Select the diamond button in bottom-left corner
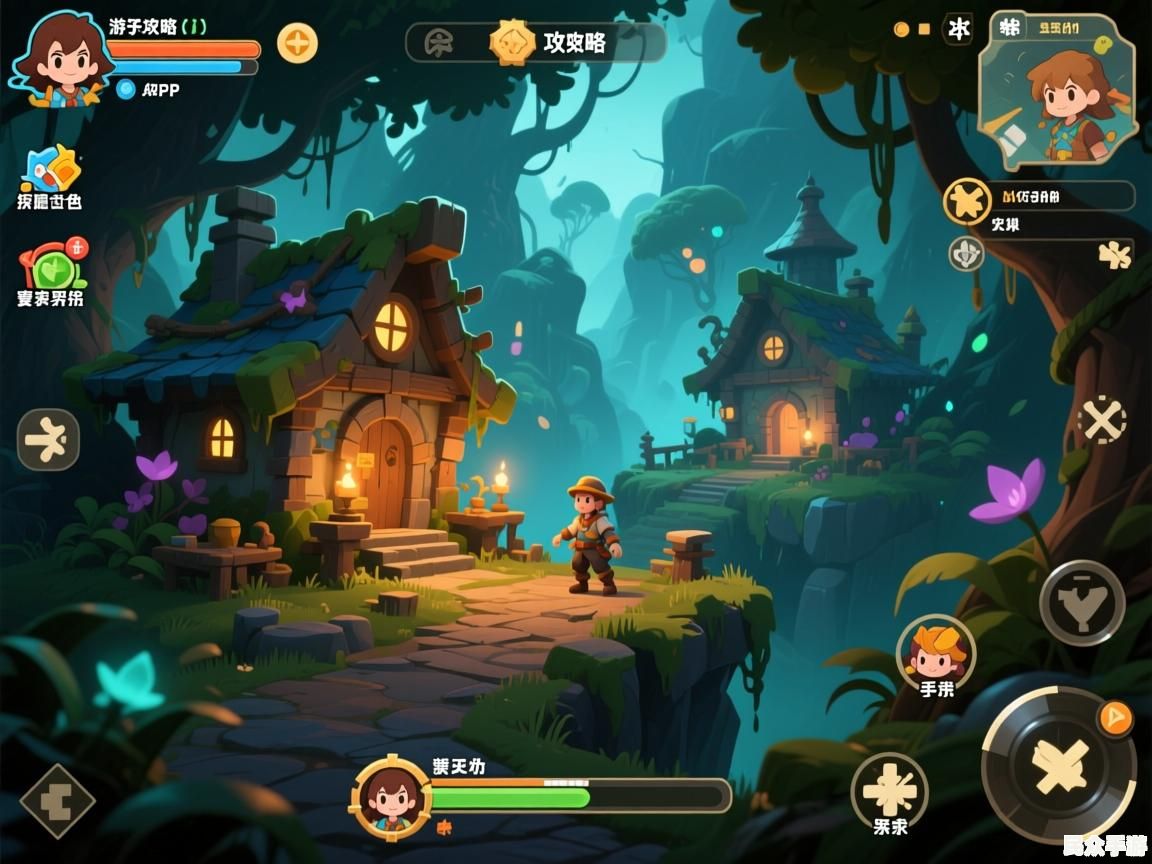 pyautogui.click(x=57, y=801)
